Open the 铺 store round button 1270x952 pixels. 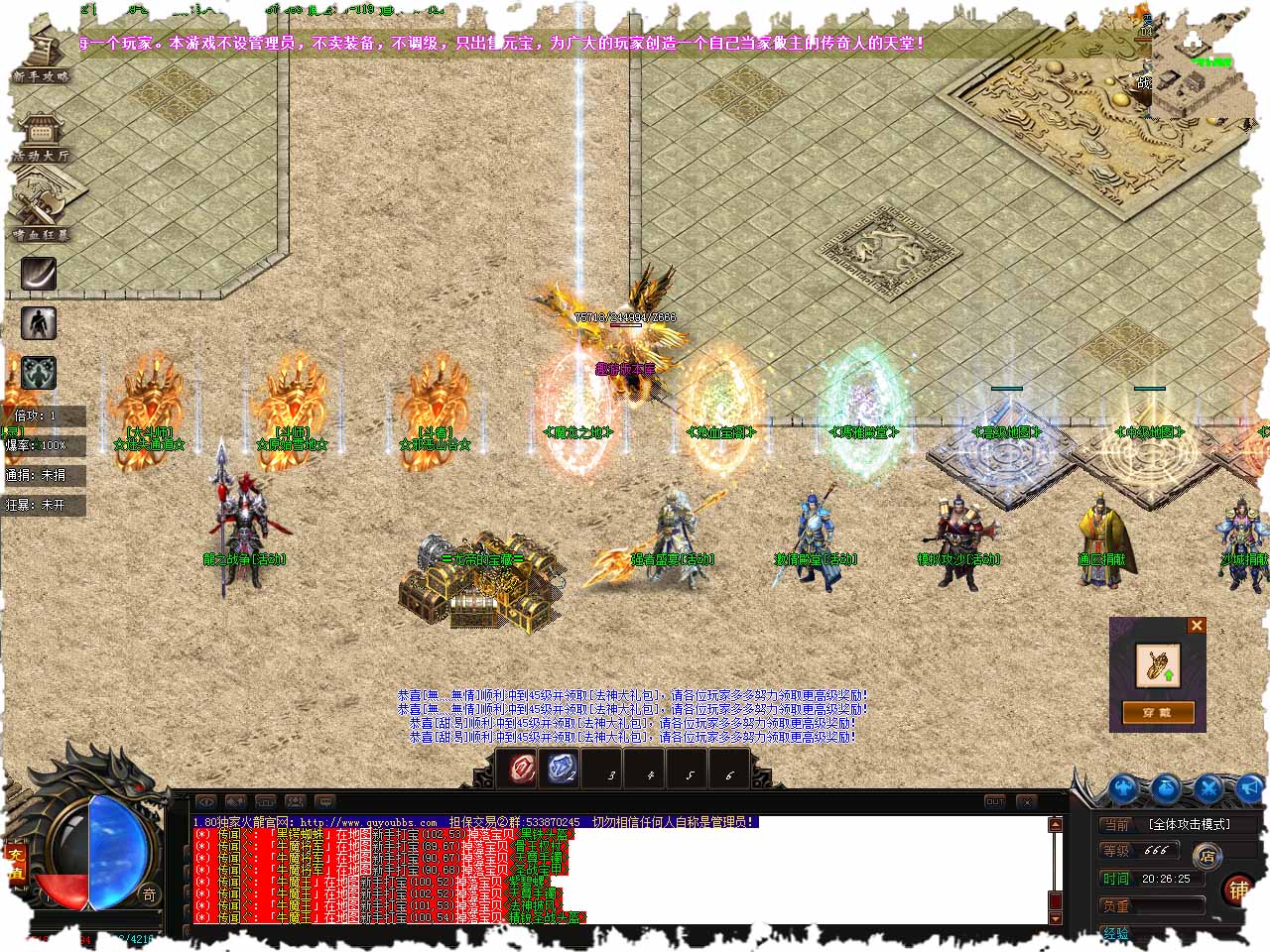pyautogui.click(x=1238, y=890)
